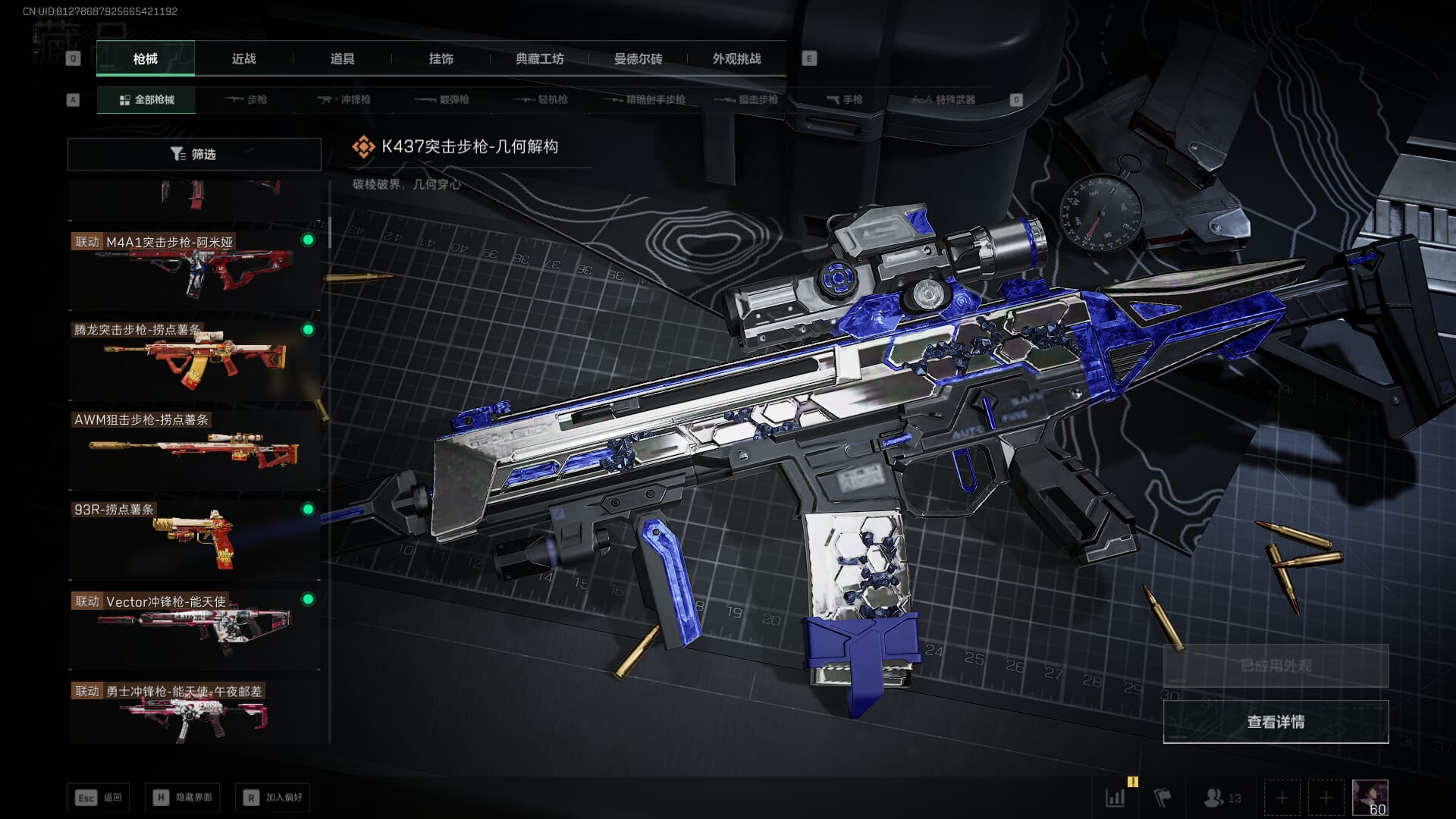Open the 曼德尔砖 tab
Screen dimensions: 1456x819
click(x=638, y=59)
